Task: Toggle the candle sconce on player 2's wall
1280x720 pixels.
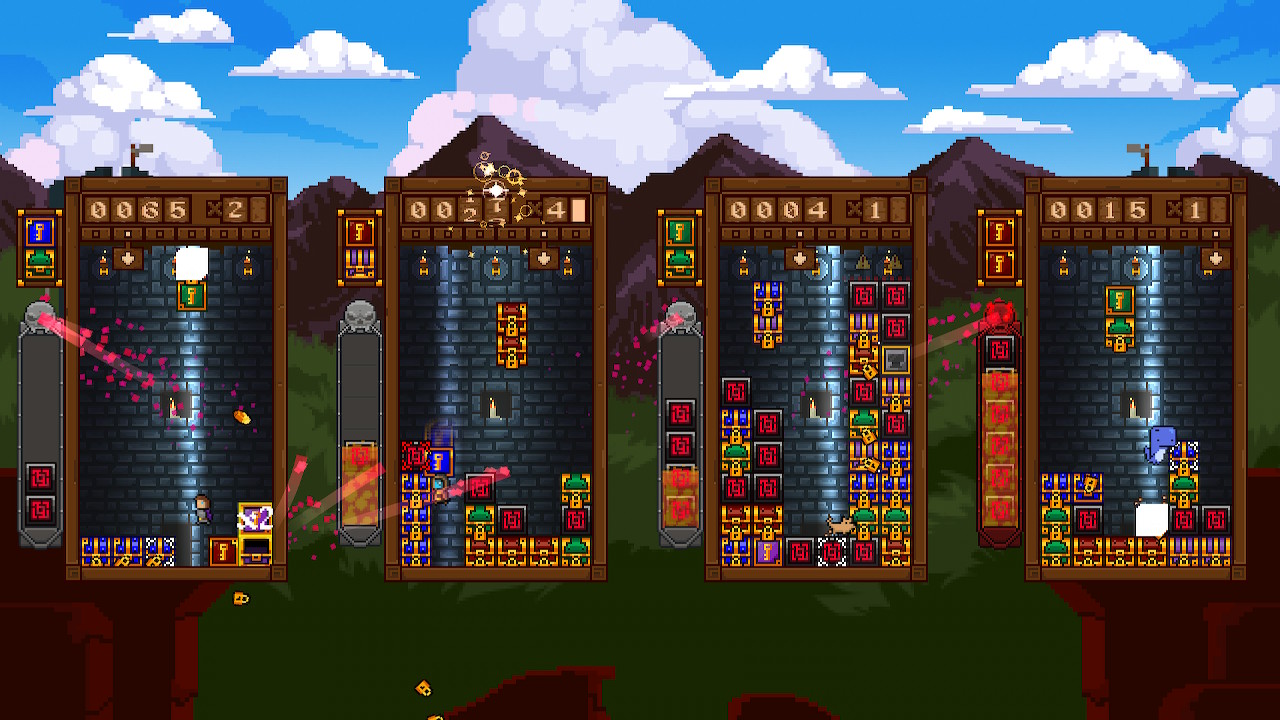Action: pos(423,263)
